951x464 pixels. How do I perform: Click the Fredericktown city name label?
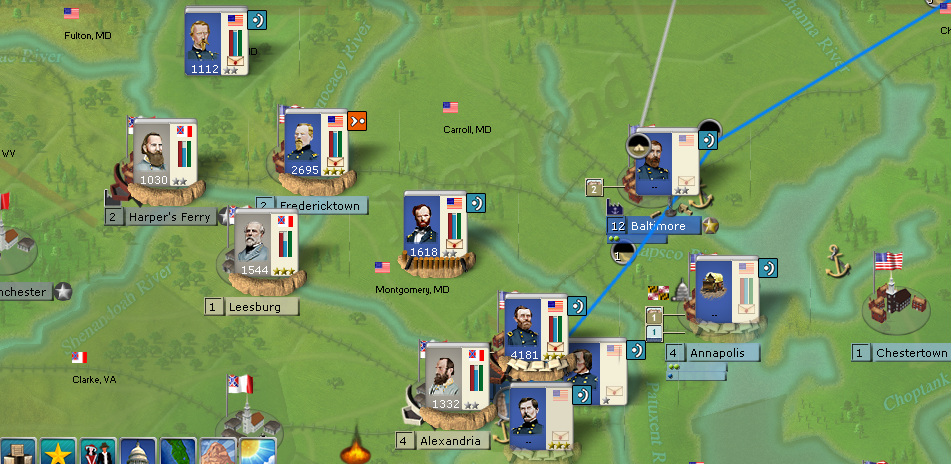[x=319, y=205]
